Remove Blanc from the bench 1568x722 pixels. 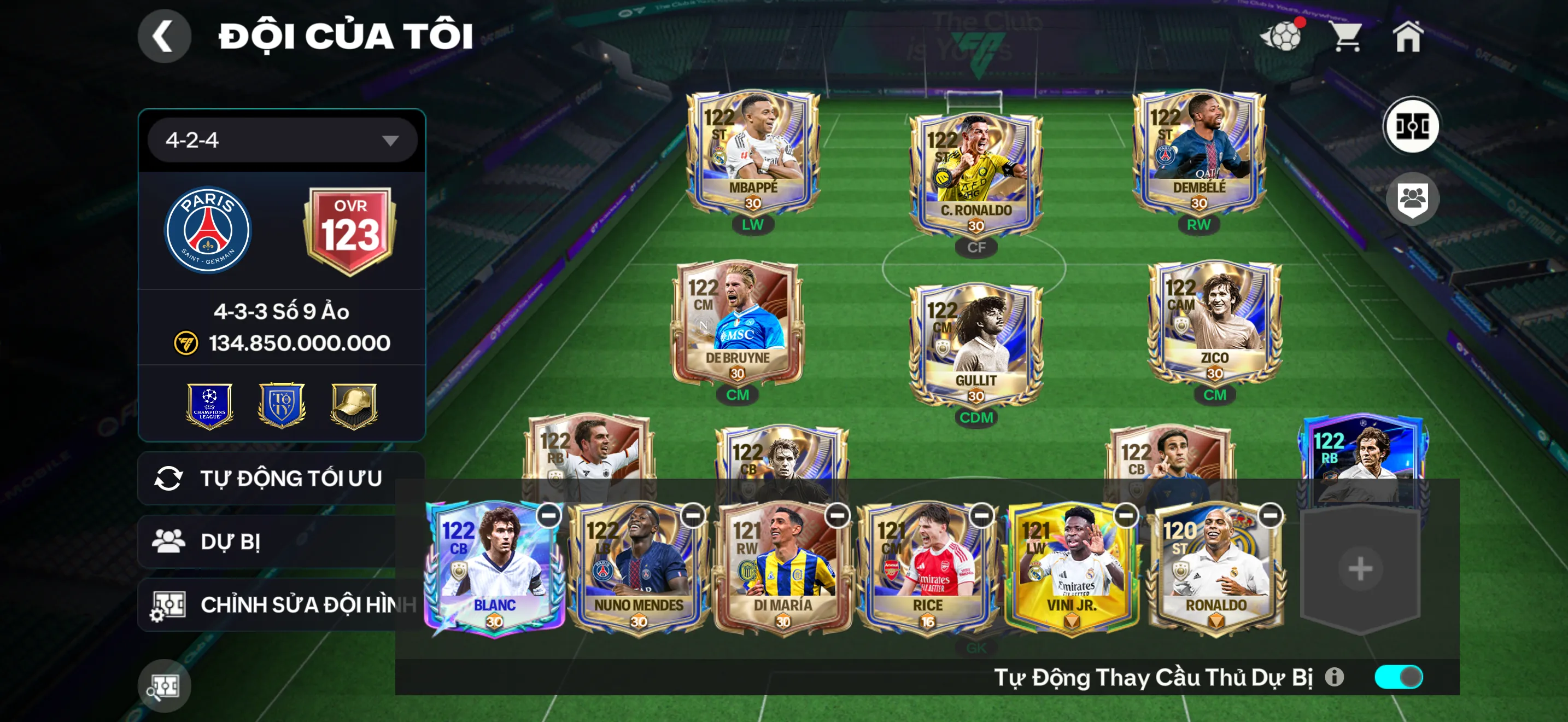[548, 516]
